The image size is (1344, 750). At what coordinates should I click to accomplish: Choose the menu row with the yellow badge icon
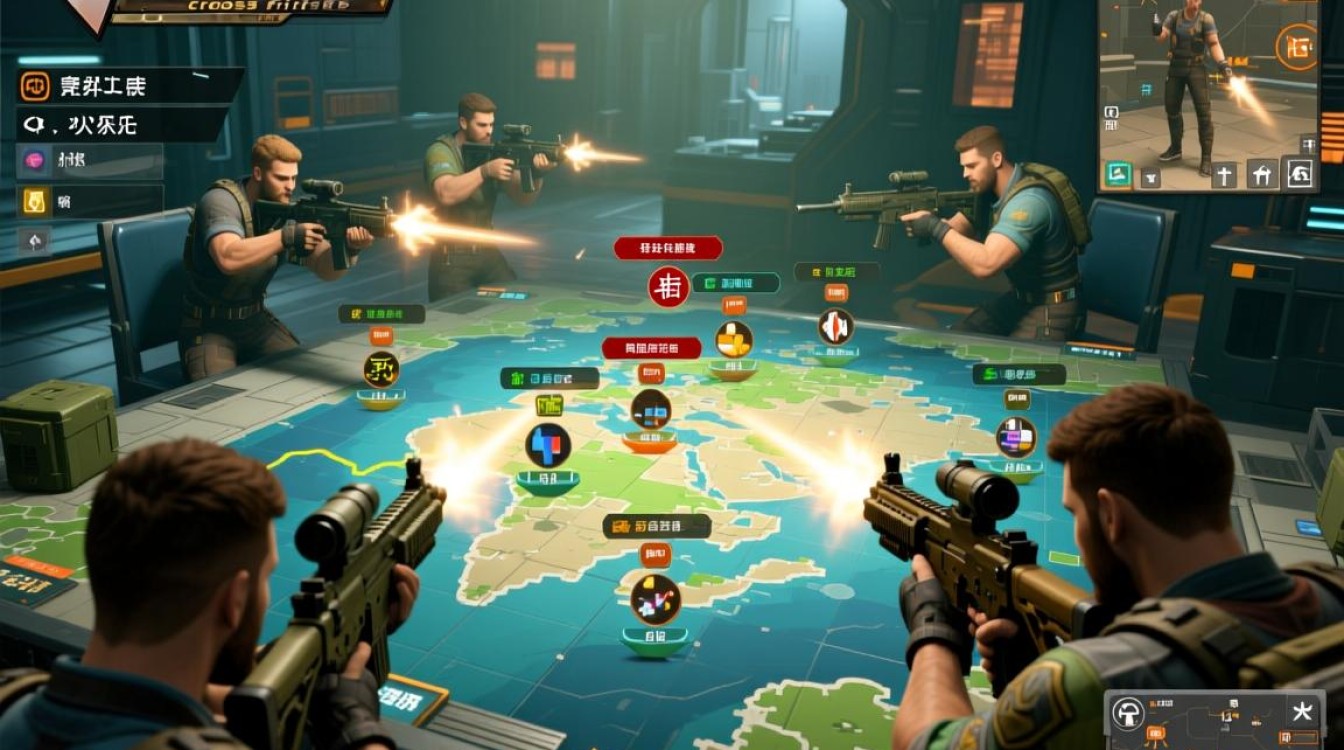click(x=34, y=201)
